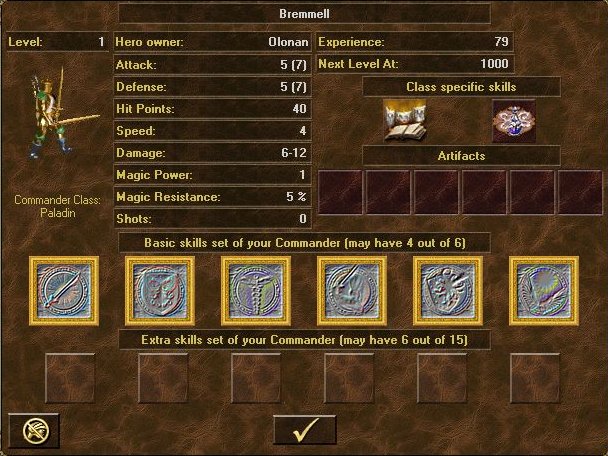
Task: Confirm with the checkmark button
Action: click(x=305, y=430)
